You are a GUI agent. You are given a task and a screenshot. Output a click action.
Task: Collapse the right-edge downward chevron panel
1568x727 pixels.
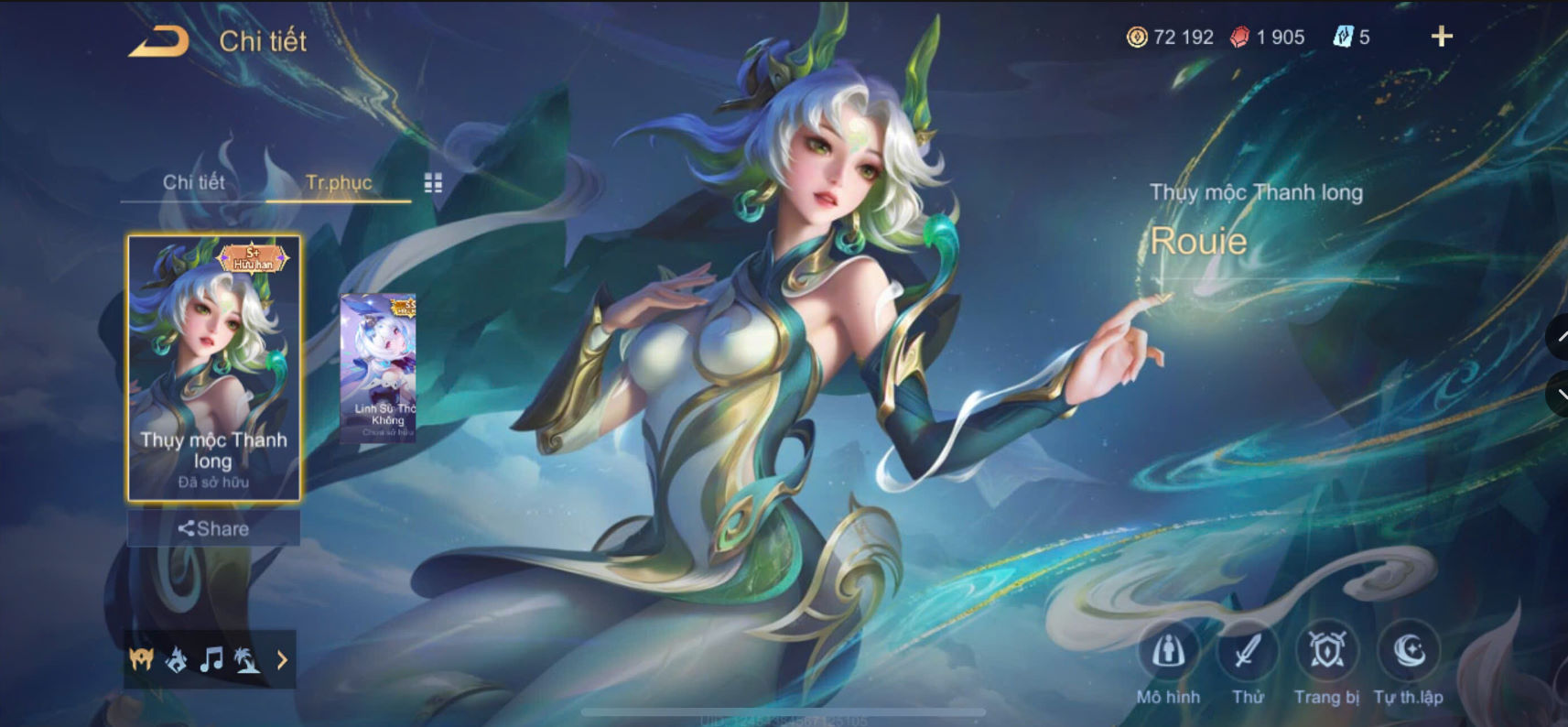tap(1560, 394)
